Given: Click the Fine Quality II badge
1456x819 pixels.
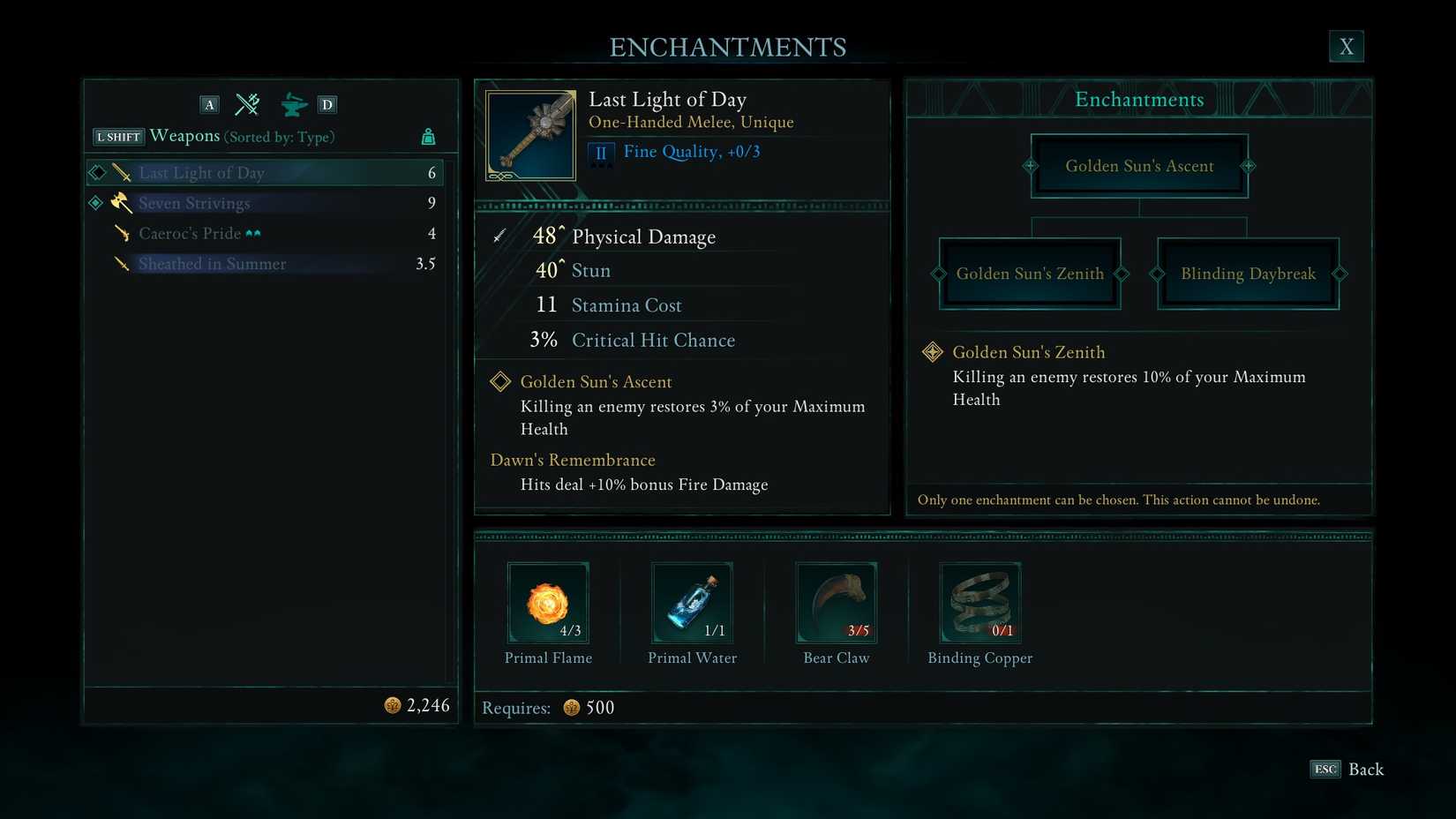Looking at the screenshot, I should 601,152.
